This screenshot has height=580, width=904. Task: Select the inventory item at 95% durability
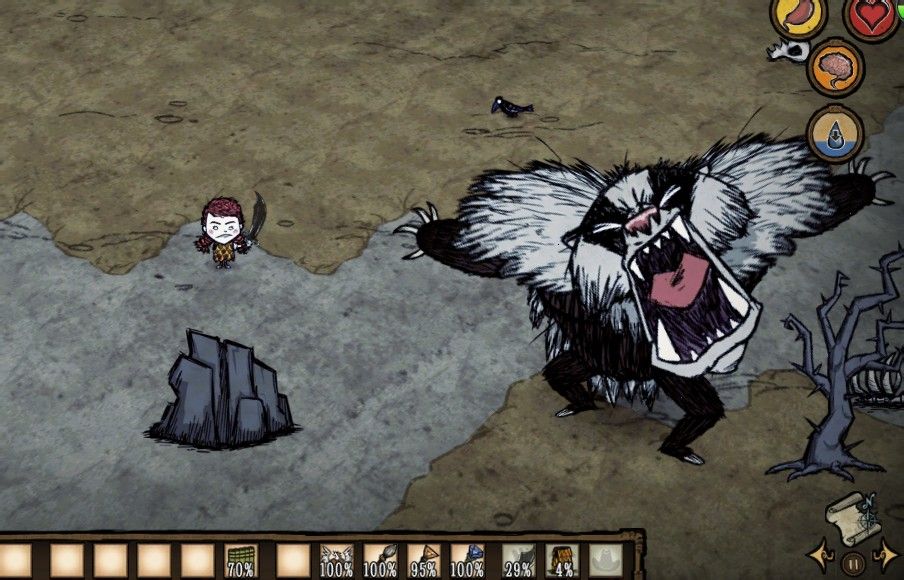(425, 561)
